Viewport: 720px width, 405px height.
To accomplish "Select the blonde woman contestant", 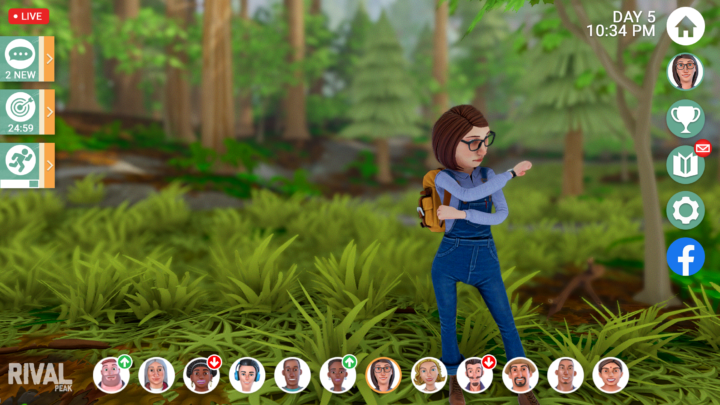I will coord(429,375).
